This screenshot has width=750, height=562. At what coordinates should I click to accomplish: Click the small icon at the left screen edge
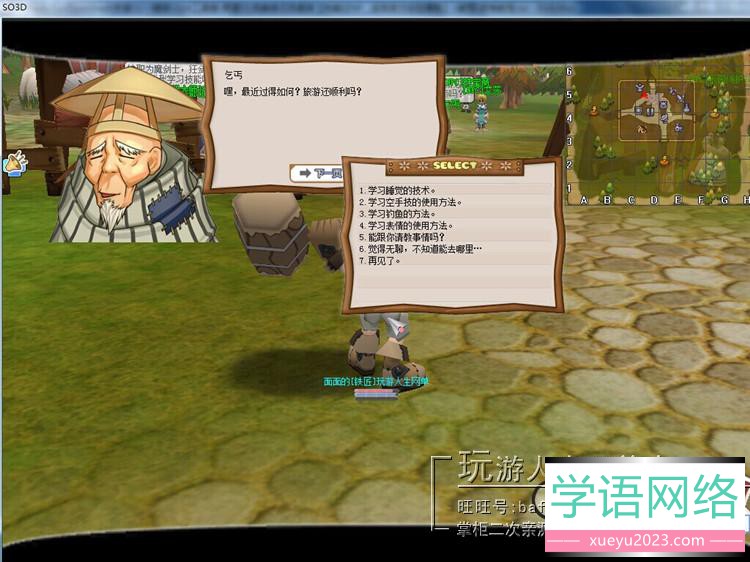point(14,162)
